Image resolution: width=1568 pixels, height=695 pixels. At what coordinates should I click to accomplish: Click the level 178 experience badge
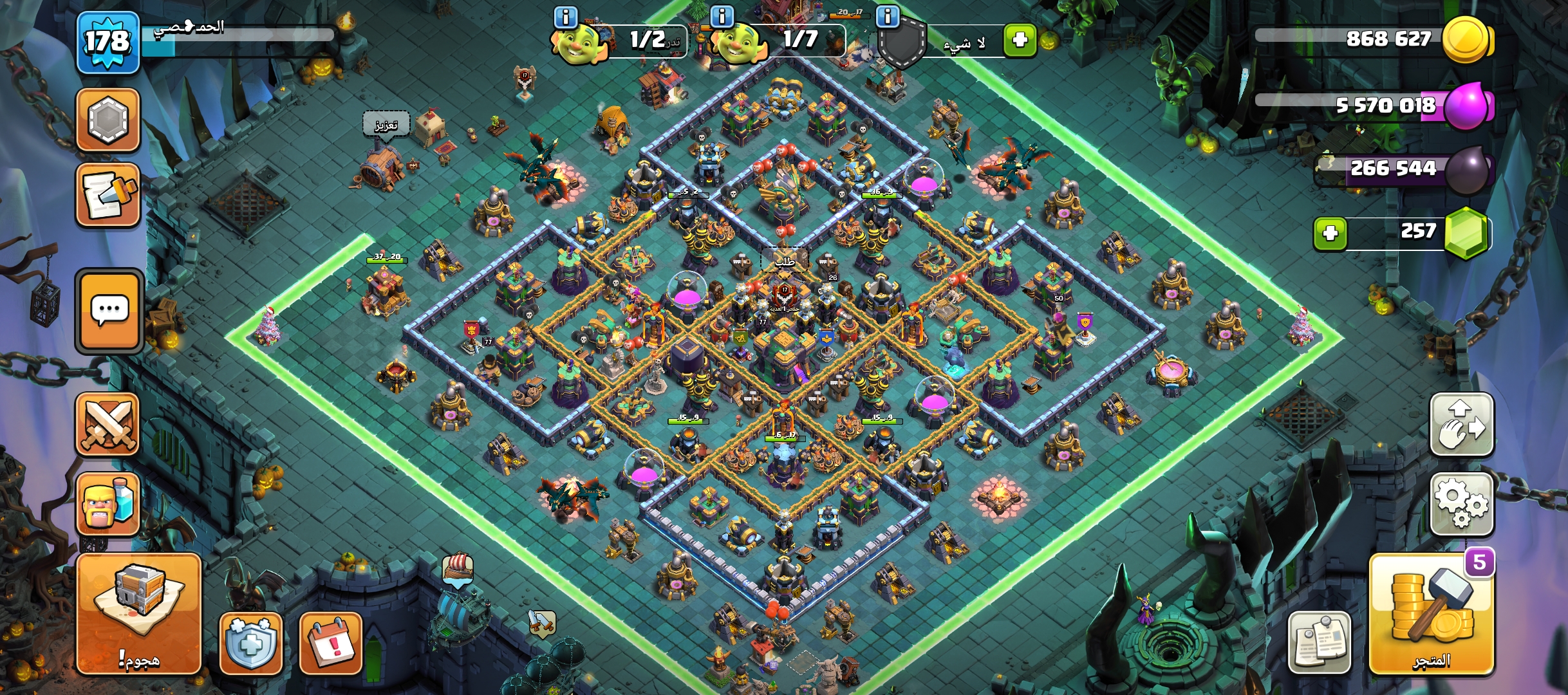pos(108,42)
